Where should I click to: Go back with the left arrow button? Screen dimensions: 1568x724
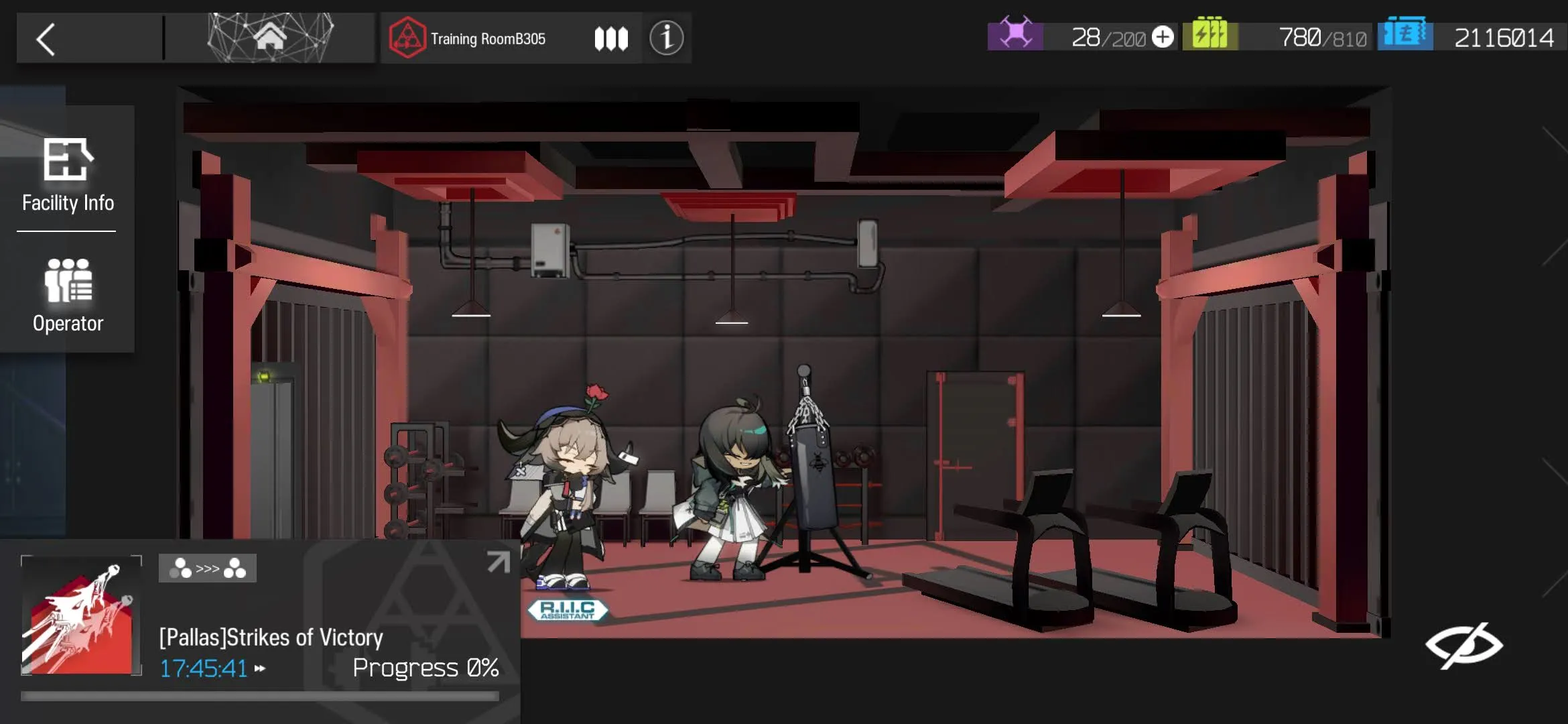(46, 39)
